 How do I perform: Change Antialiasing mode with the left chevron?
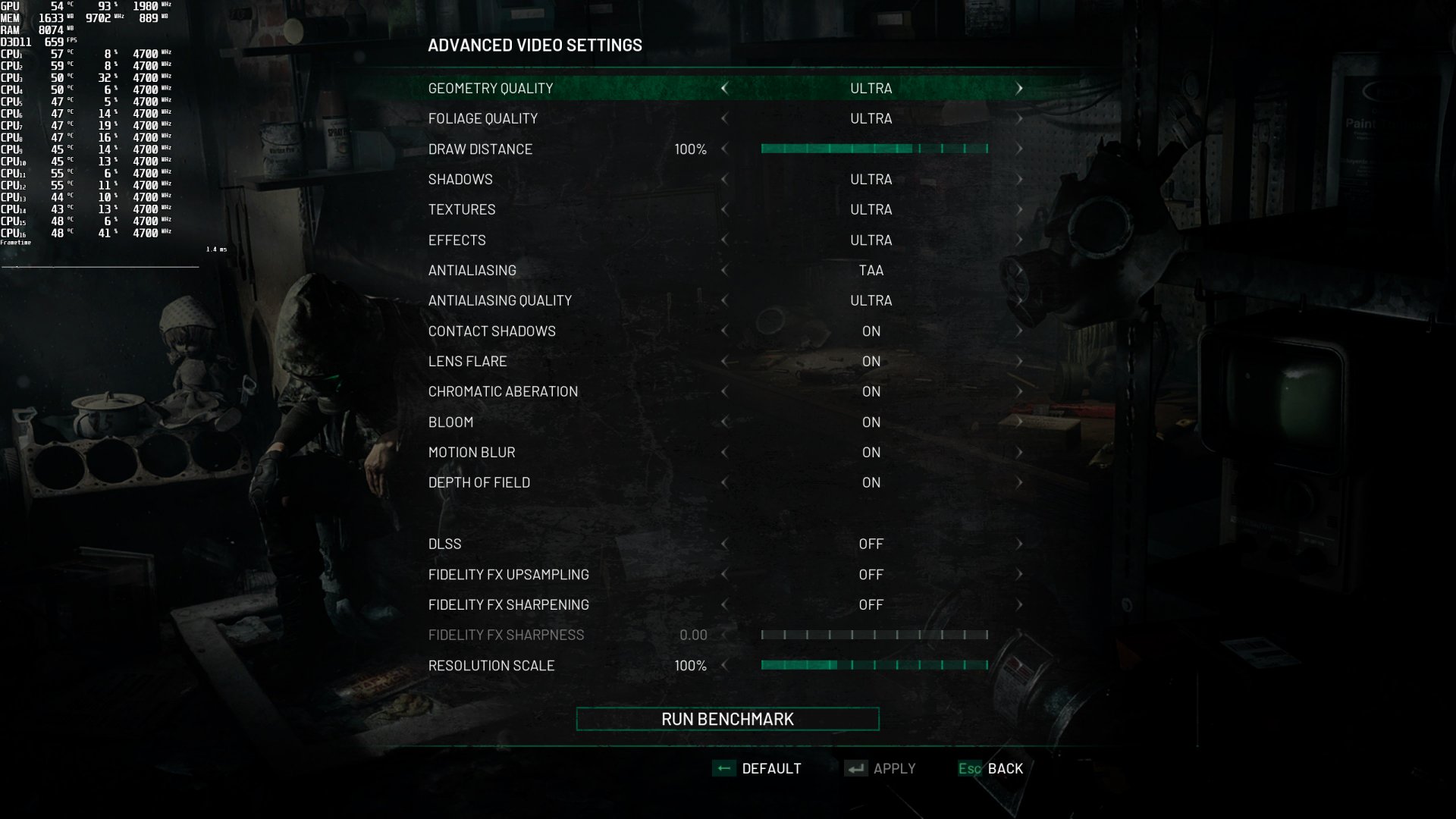[x=724, y=270]
